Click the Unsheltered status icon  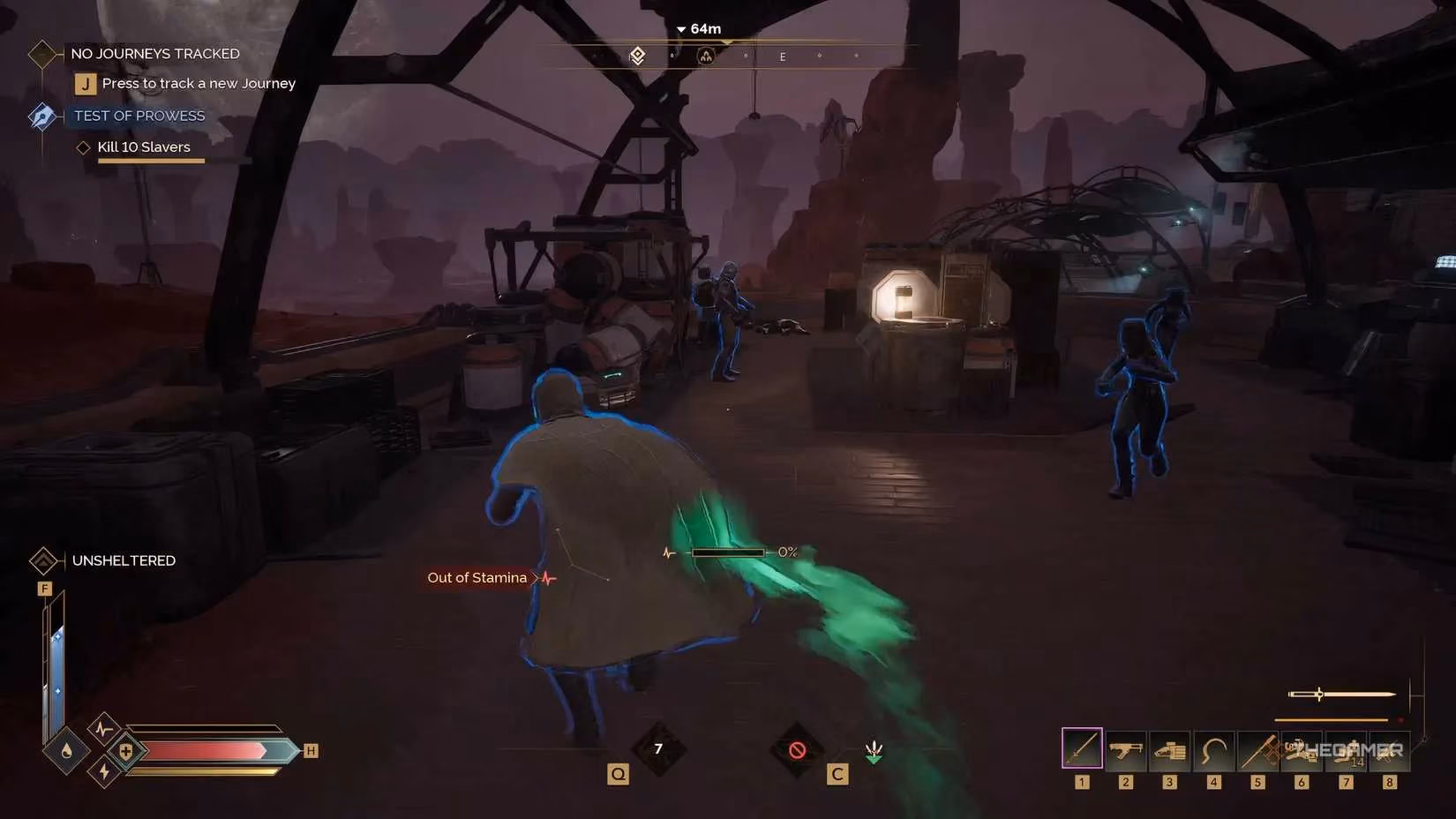(43, 560)
